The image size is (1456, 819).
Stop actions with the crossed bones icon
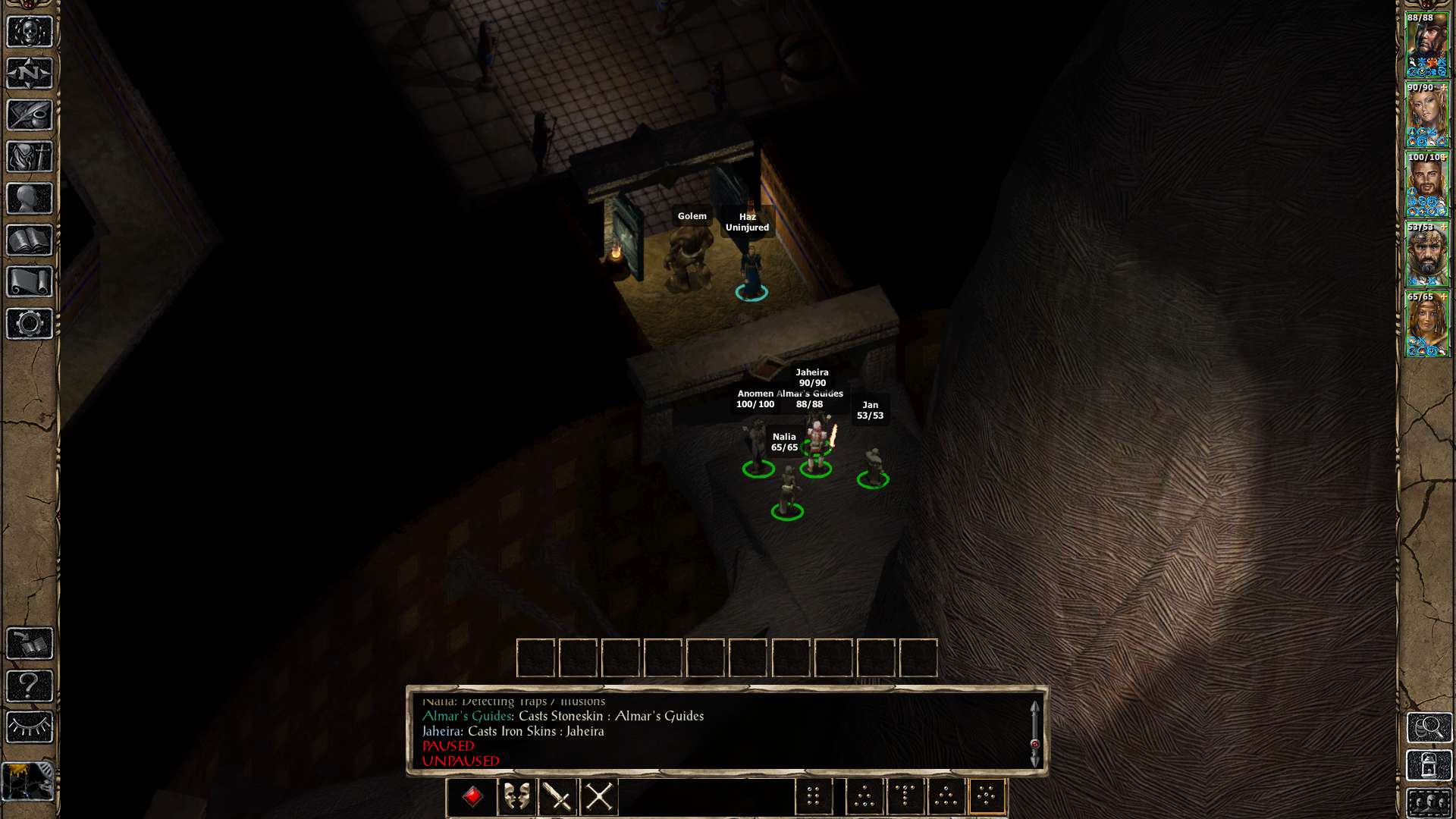[599, 797]
